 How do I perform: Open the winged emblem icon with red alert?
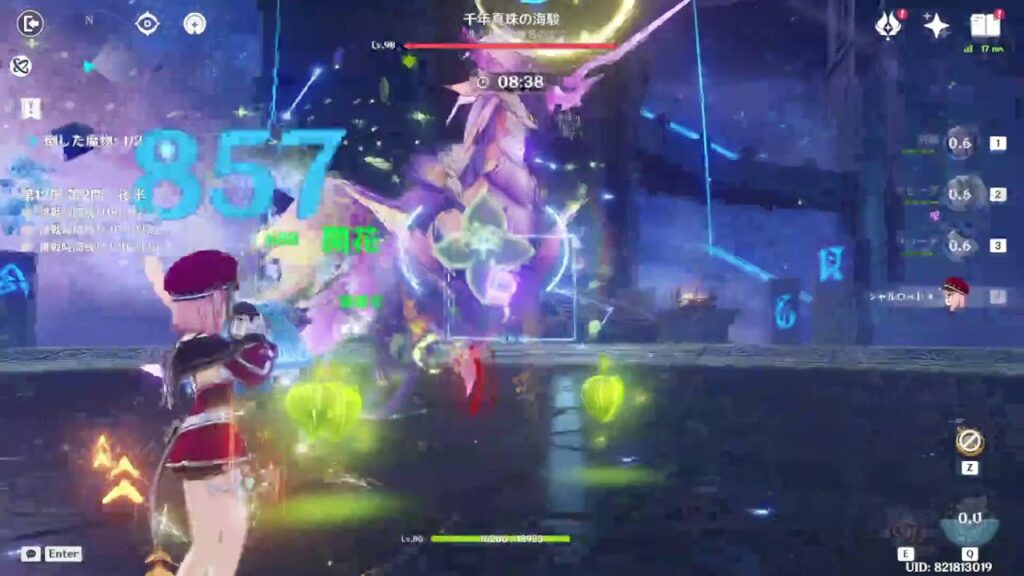tap(888, 26)
